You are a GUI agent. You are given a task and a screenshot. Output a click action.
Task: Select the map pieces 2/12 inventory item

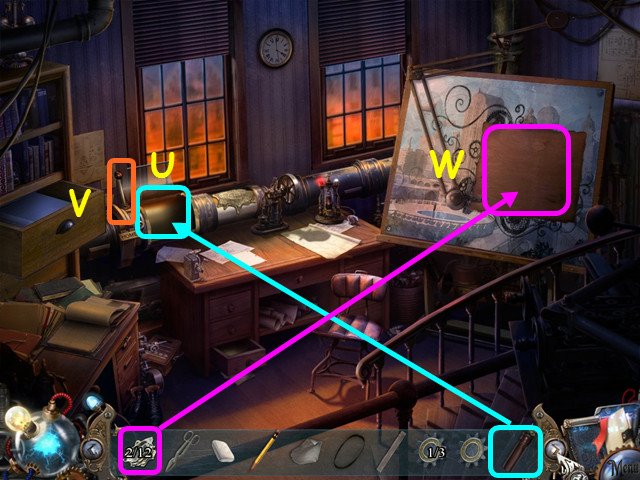(138, 450)
